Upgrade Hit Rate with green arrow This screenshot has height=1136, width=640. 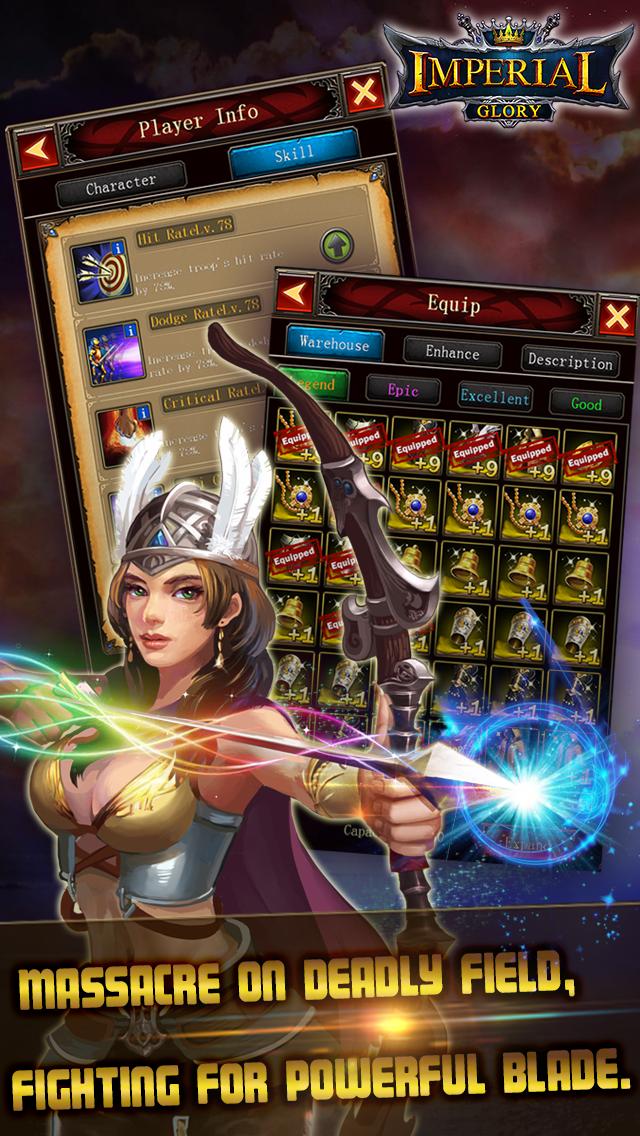[339, 244]
